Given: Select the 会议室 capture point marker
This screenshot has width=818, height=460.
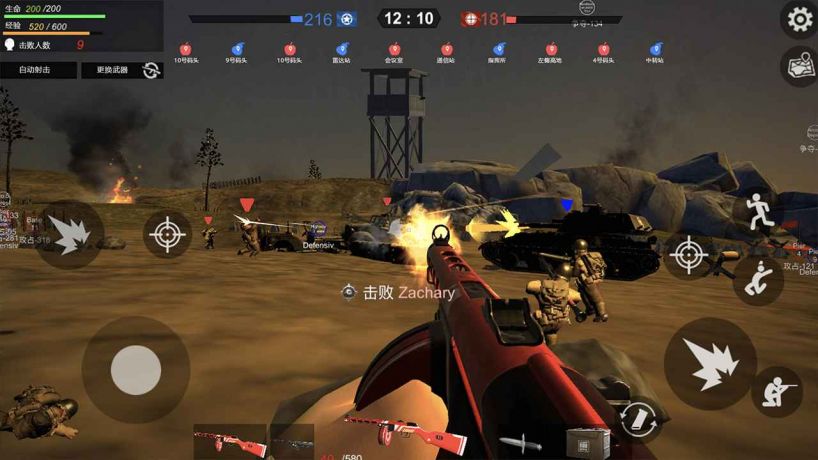Looking at the screenshot, I should [x=394, y=49].
